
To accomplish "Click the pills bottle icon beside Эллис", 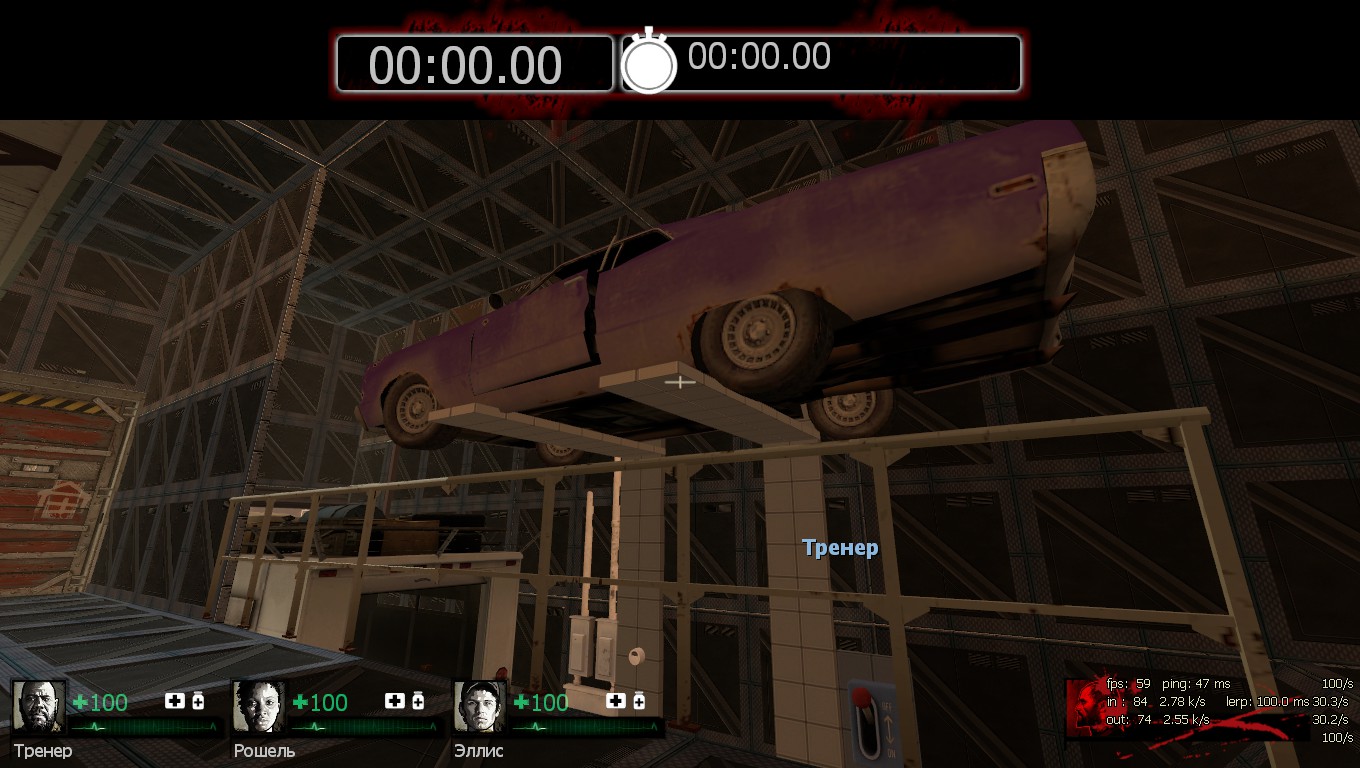I will pyautogui.click(x=639, y=701).
